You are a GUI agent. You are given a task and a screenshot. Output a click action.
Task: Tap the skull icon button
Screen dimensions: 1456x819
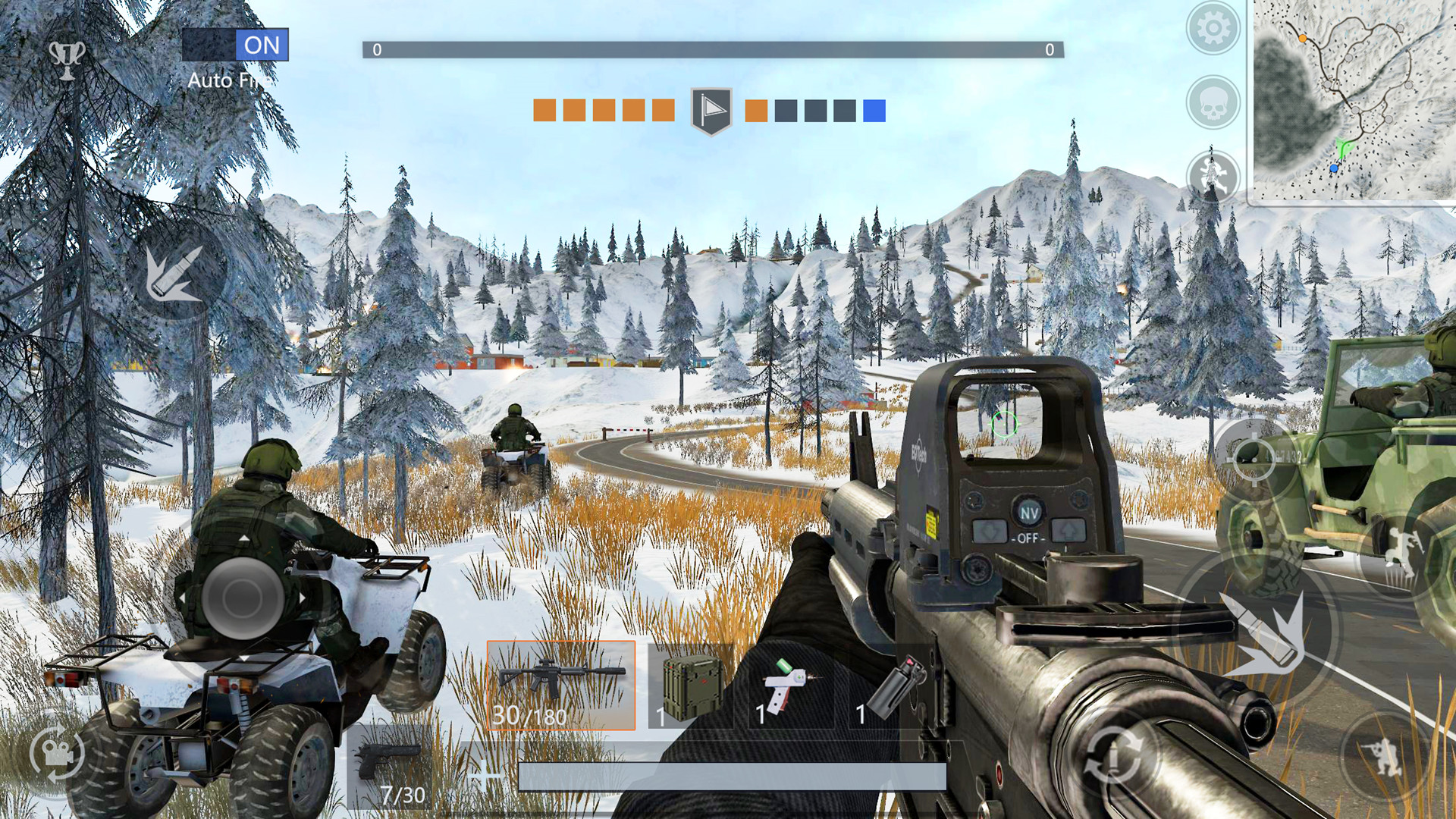[x=1213, y=102]
